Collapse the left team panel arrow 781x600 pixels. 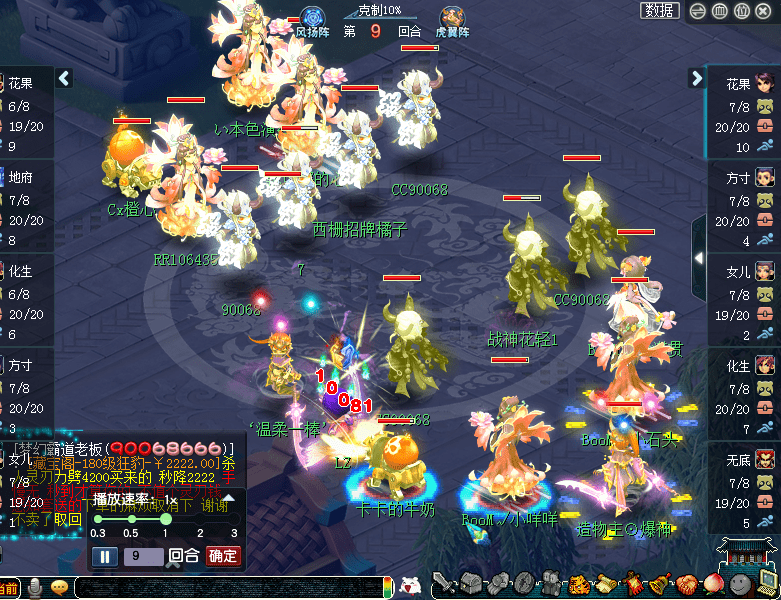64,78
